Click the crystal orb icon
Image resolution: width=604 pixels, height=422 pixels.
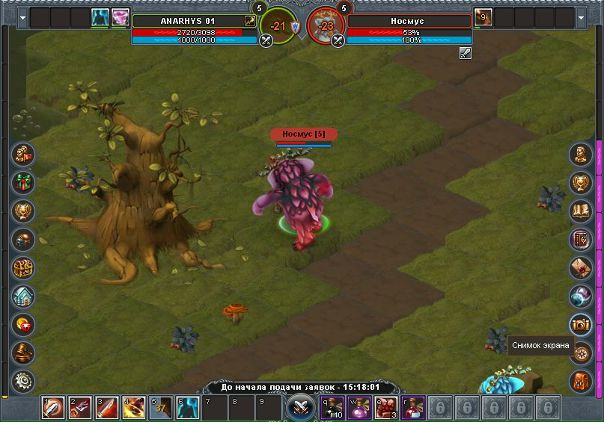click(x=580, y=295)
